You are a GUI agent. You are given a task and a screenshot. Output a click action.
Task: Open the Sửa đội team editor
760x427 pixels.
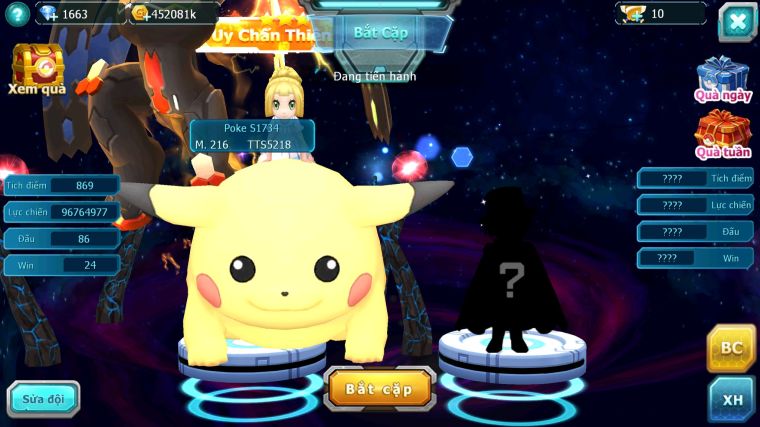(x=44, y=398)
